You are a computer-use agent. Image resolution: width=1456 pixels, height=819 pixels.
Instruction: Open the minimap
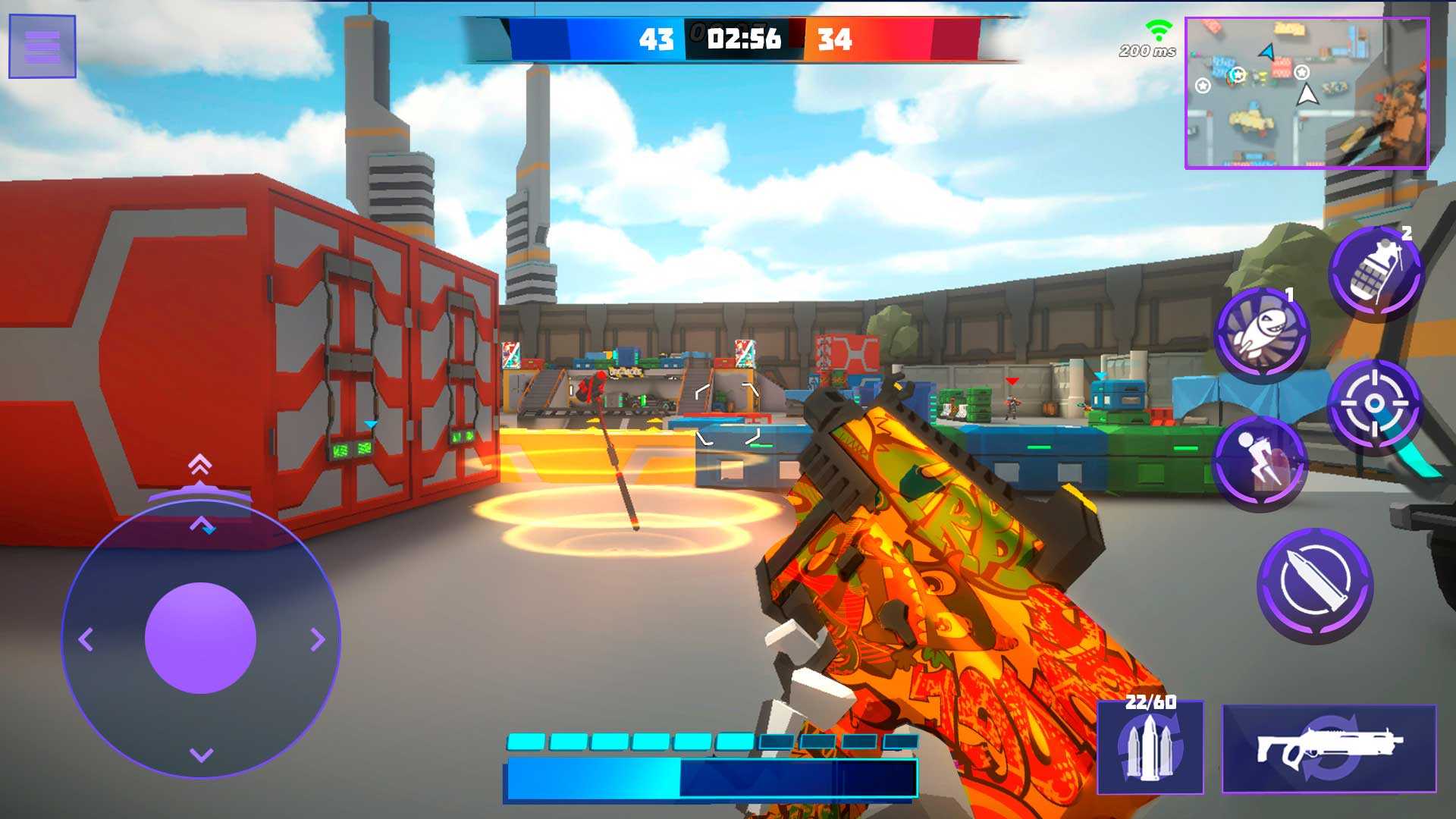(x=1307, y=93)
